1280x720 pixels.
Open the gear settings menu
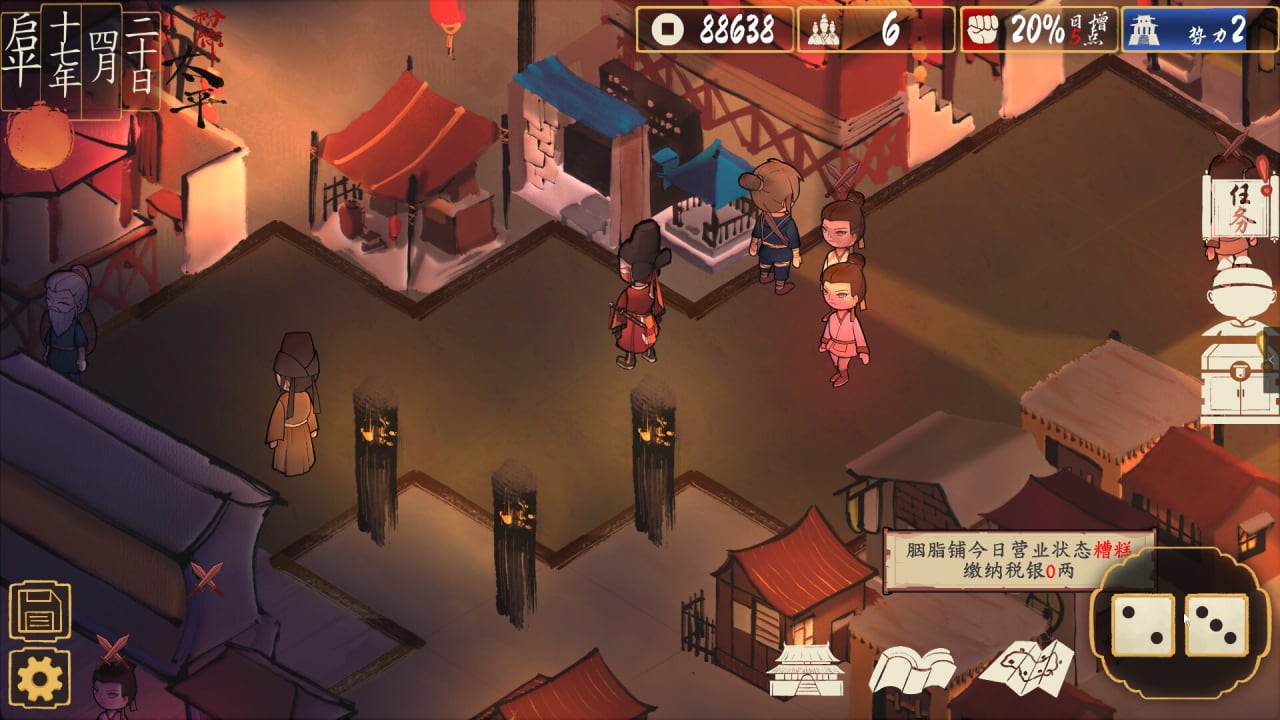40,680
